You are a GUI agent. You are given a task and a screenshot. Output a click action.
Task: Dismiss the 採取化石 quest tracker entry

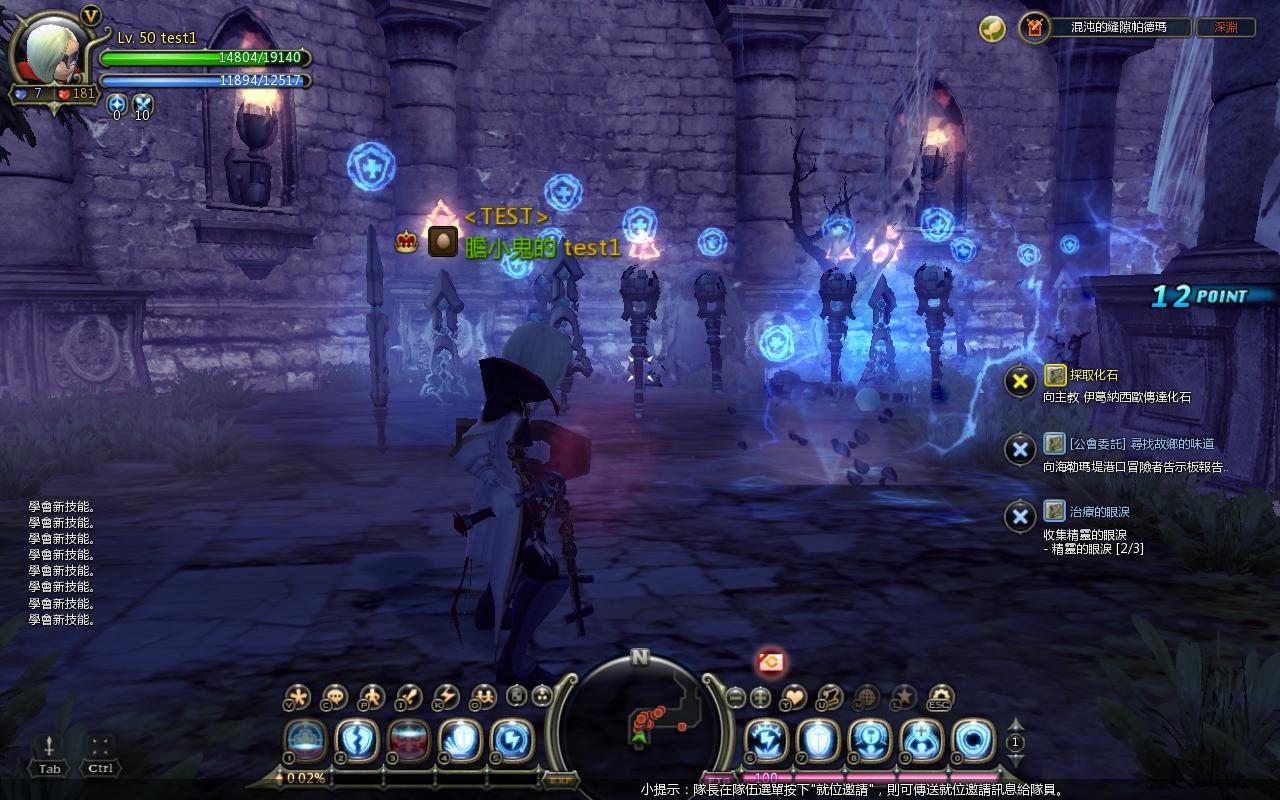point(1019,381)
